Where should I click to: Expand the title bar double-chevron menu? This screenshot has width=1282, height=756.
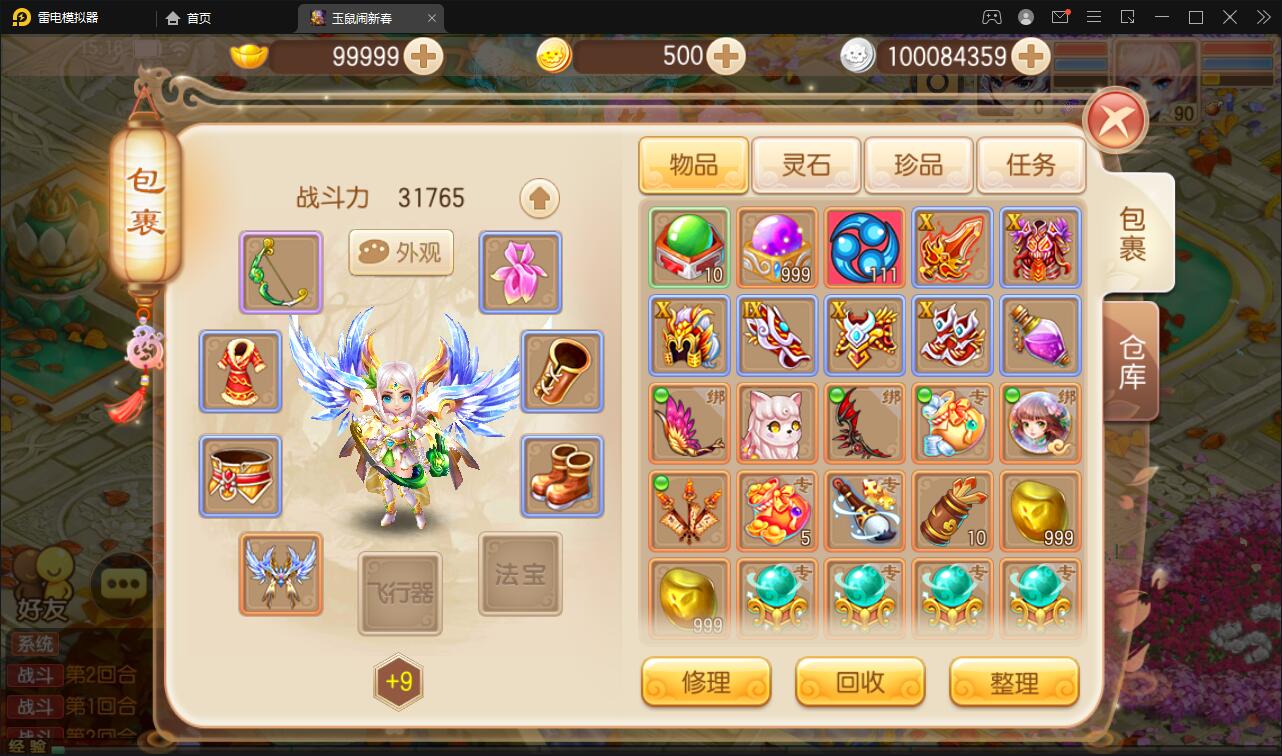point(1262,17)
